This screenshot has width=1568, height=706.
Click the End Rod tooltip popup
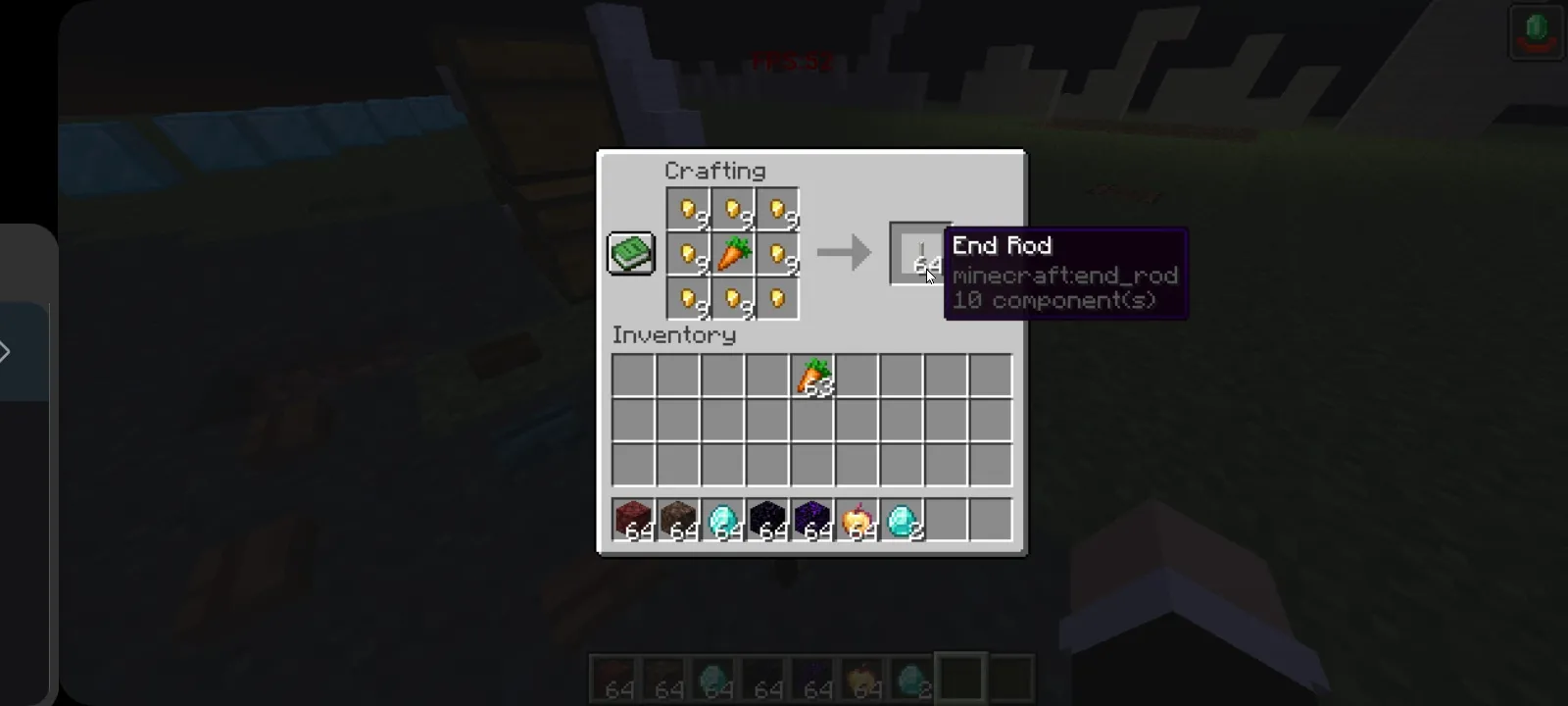[1066, 273]
